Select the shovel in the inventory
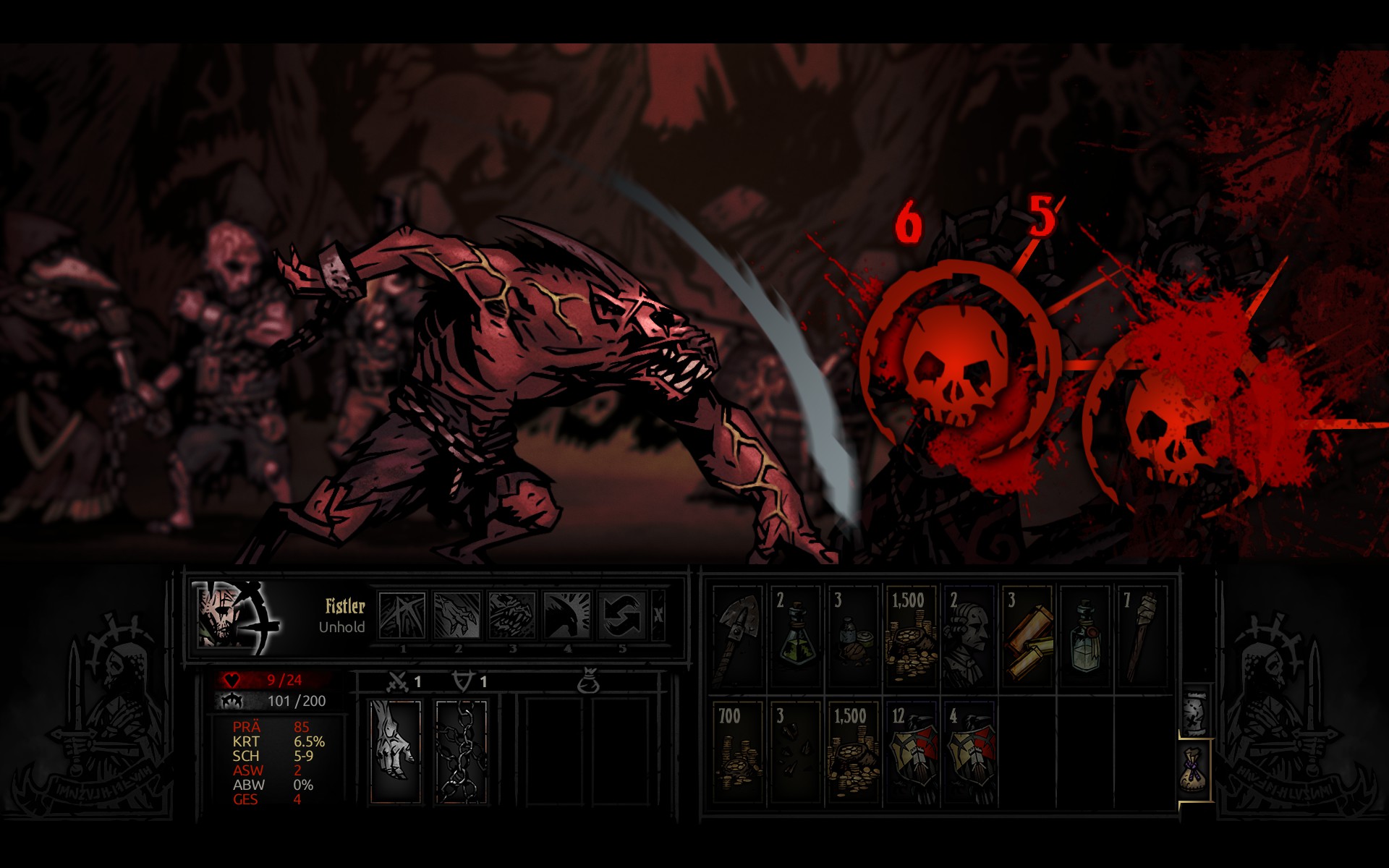This screenshot has height=868, width=1389. 738,637
